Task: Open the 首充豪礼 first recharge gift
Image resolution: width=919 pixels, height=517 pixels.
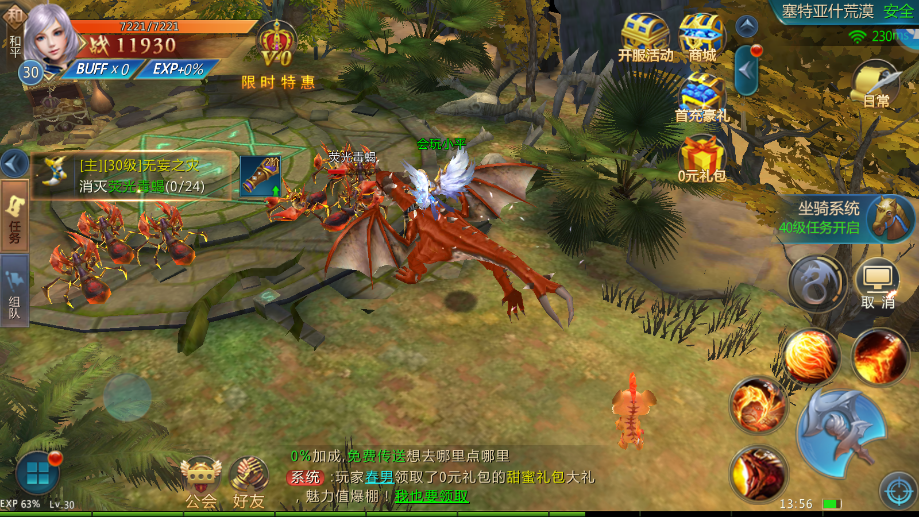Action: coord(701,98)
